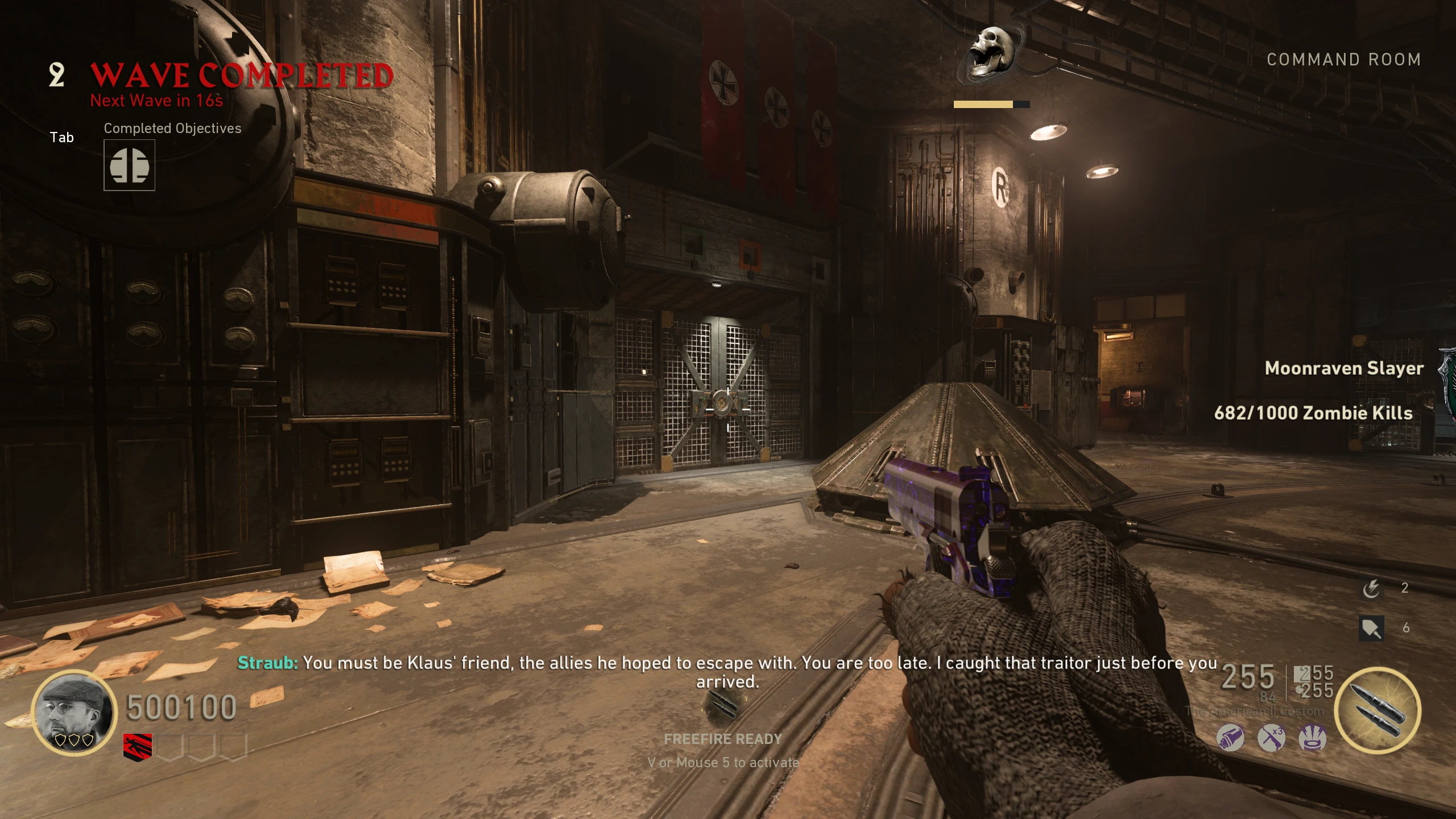Click the player character portrait

pos(74,712)
